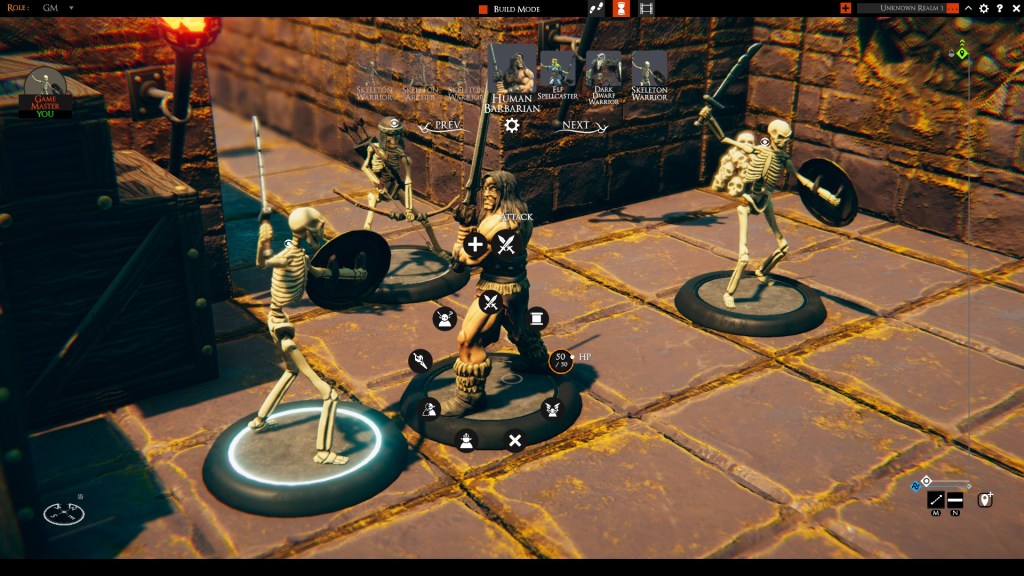Close the game with the X
Screen dimensions: 1024x576
1014,8
